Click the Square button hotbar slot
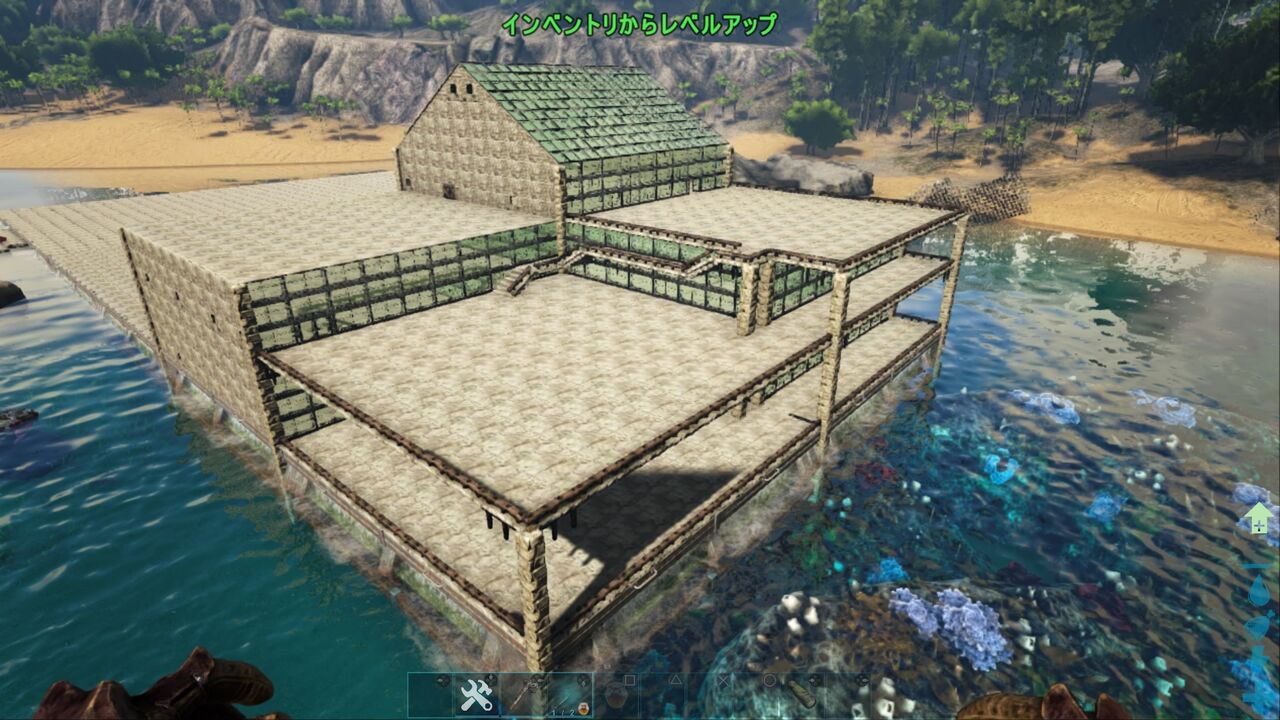Viewport: 1280px width, 720px height. [x=630, y=678]
